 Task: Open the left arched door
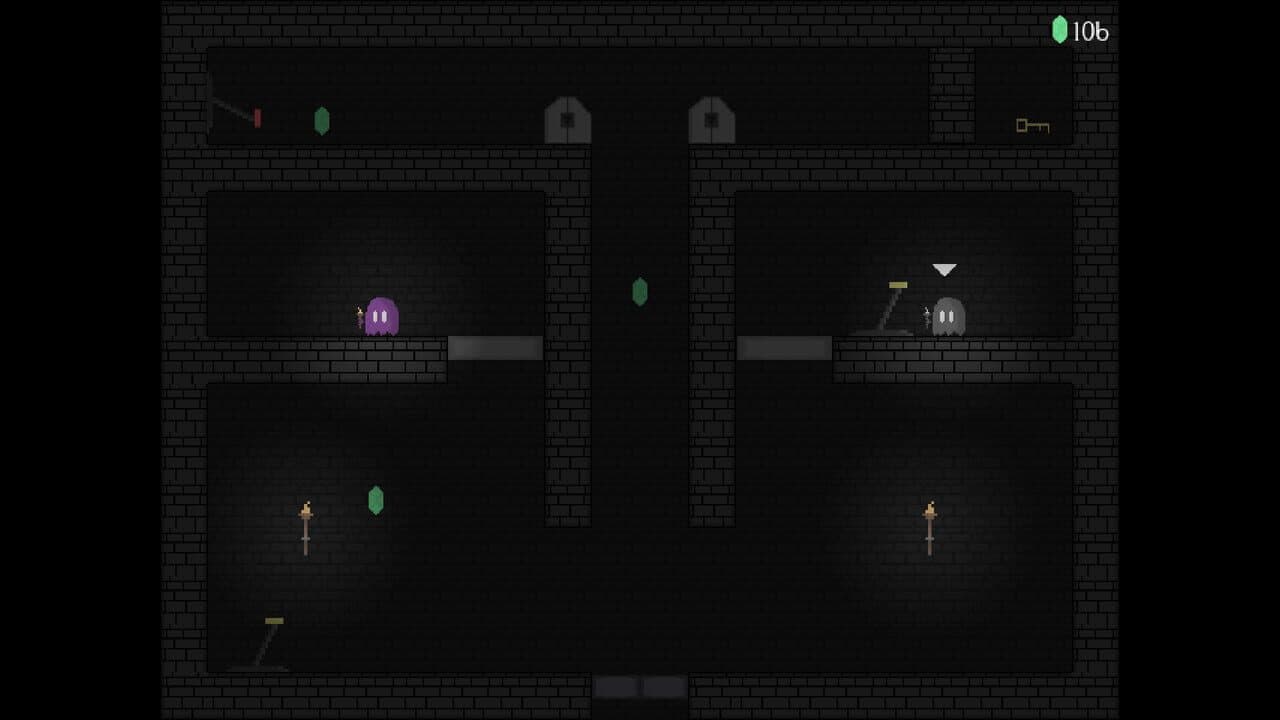point(567,120)
